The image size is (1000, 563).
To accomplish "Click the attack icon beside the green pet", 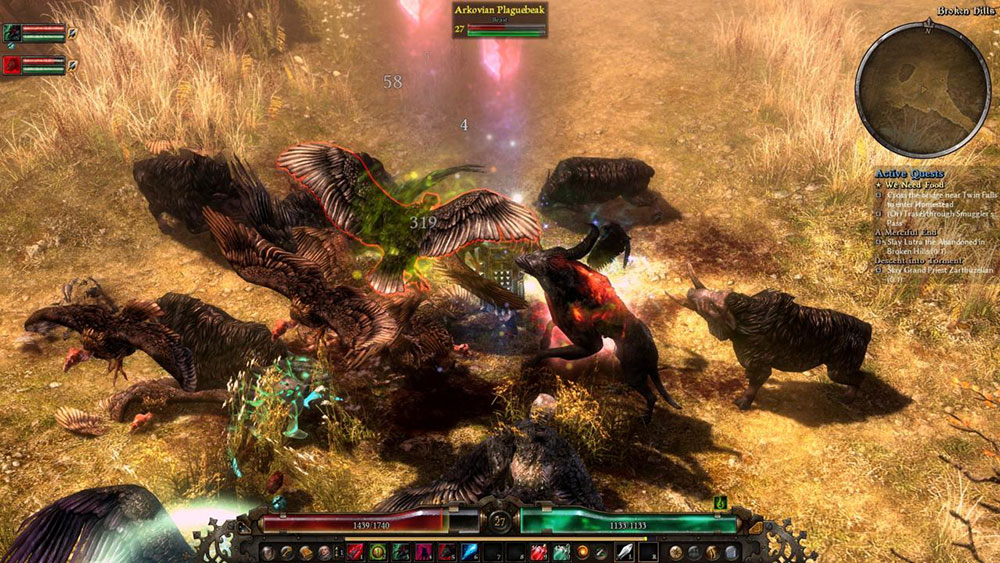I will (x=73, y=33).
